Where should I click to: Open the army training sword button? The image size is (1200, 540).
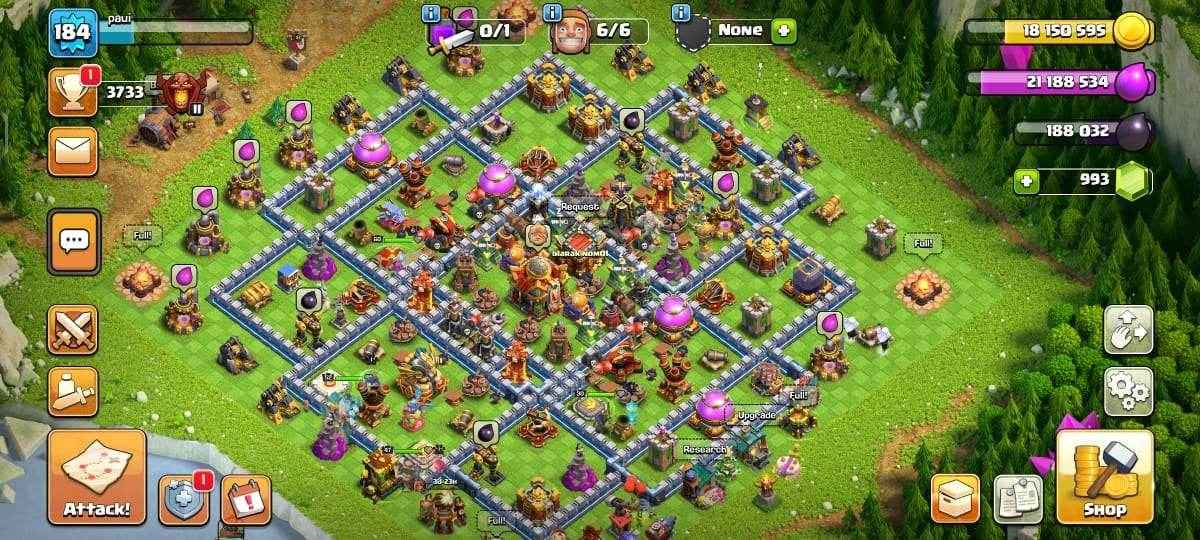pyautogui.click(x=72, y=391)
